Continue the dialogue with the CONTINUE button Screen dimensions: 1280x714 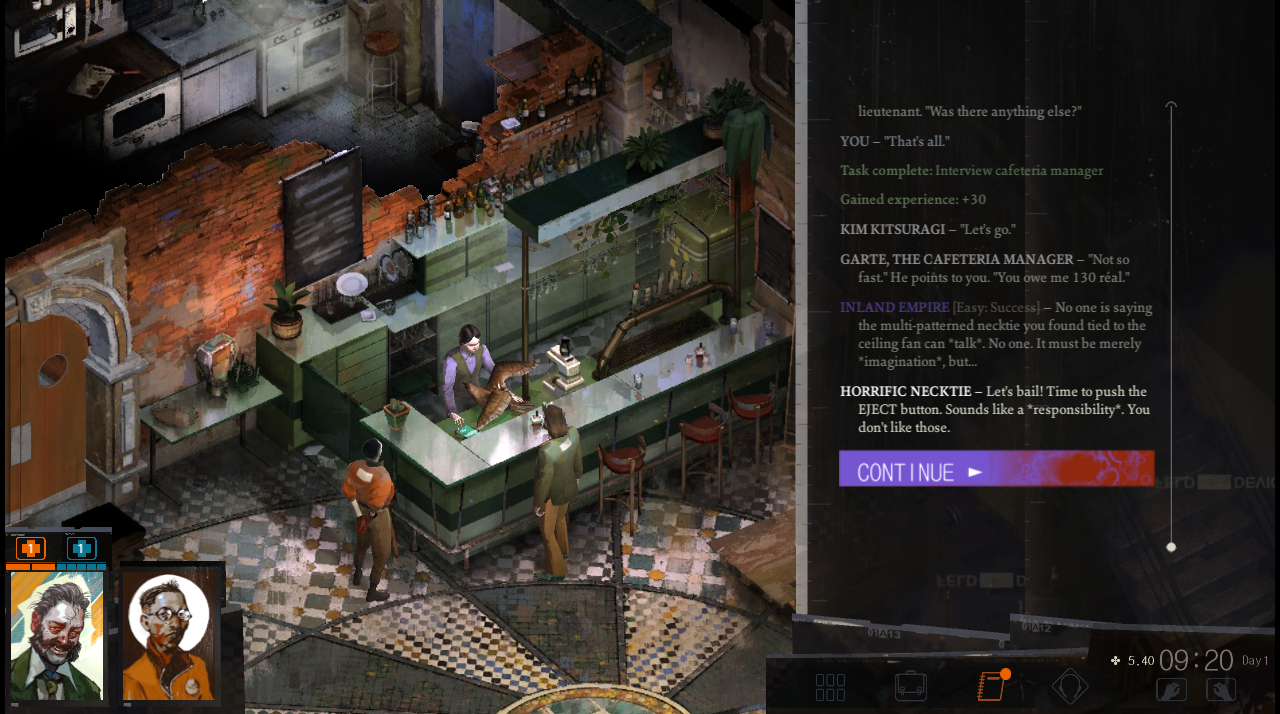995,469
